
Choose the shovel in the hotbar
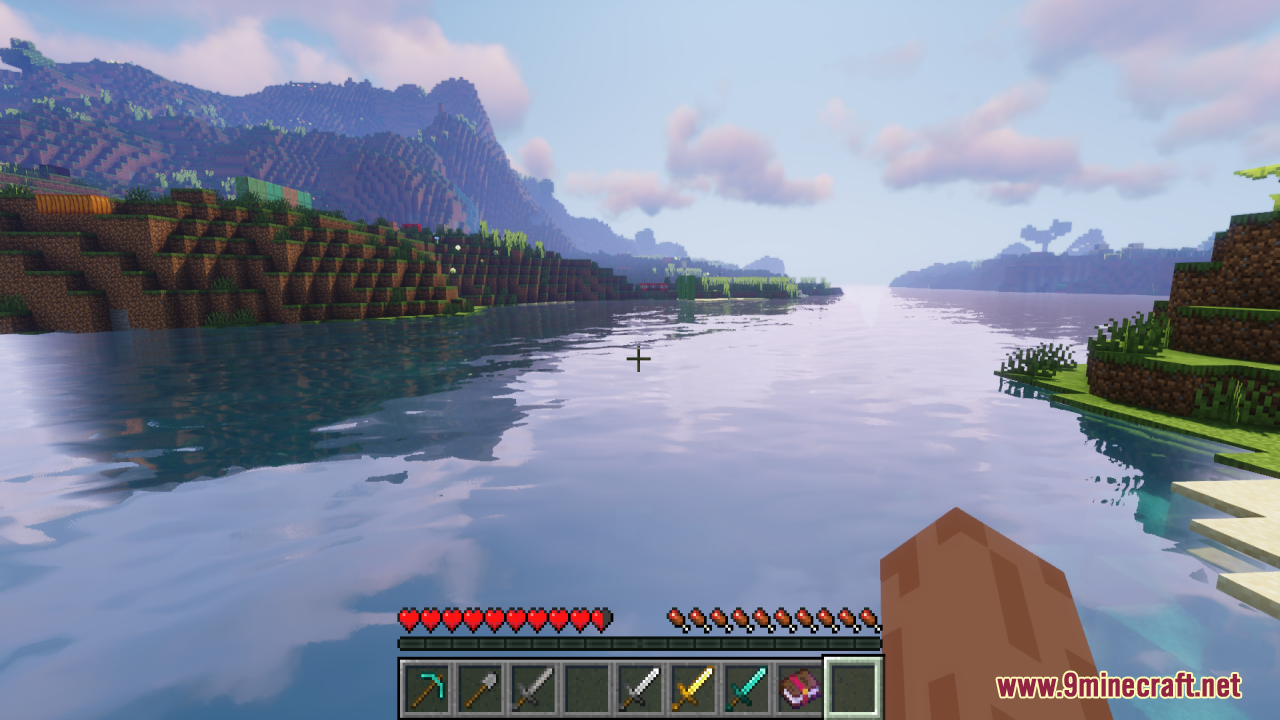point(480,688)
